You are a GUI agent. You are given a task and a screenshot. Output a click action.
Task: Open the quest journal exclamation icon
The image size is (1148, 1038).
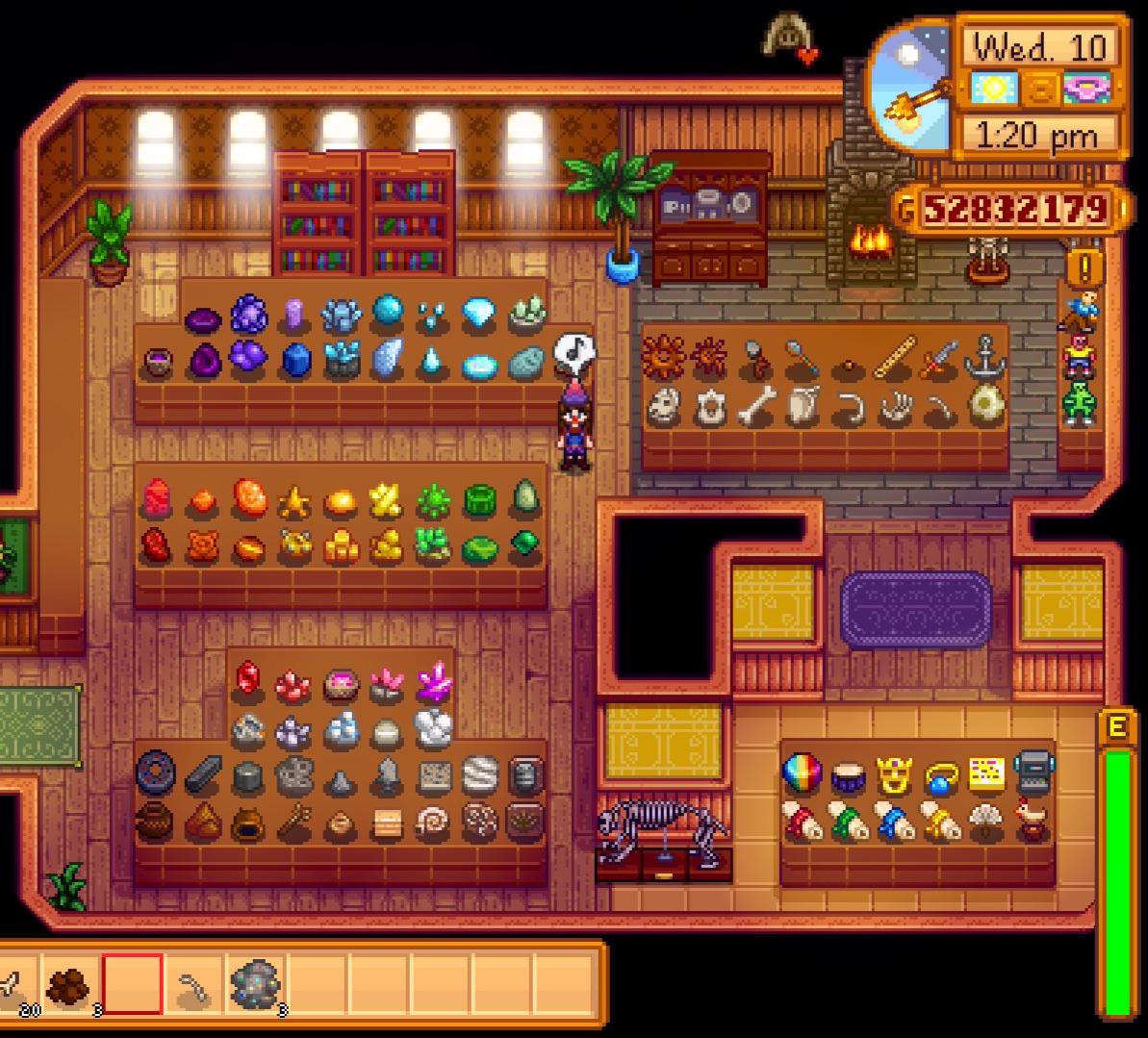coord(1085,265)
